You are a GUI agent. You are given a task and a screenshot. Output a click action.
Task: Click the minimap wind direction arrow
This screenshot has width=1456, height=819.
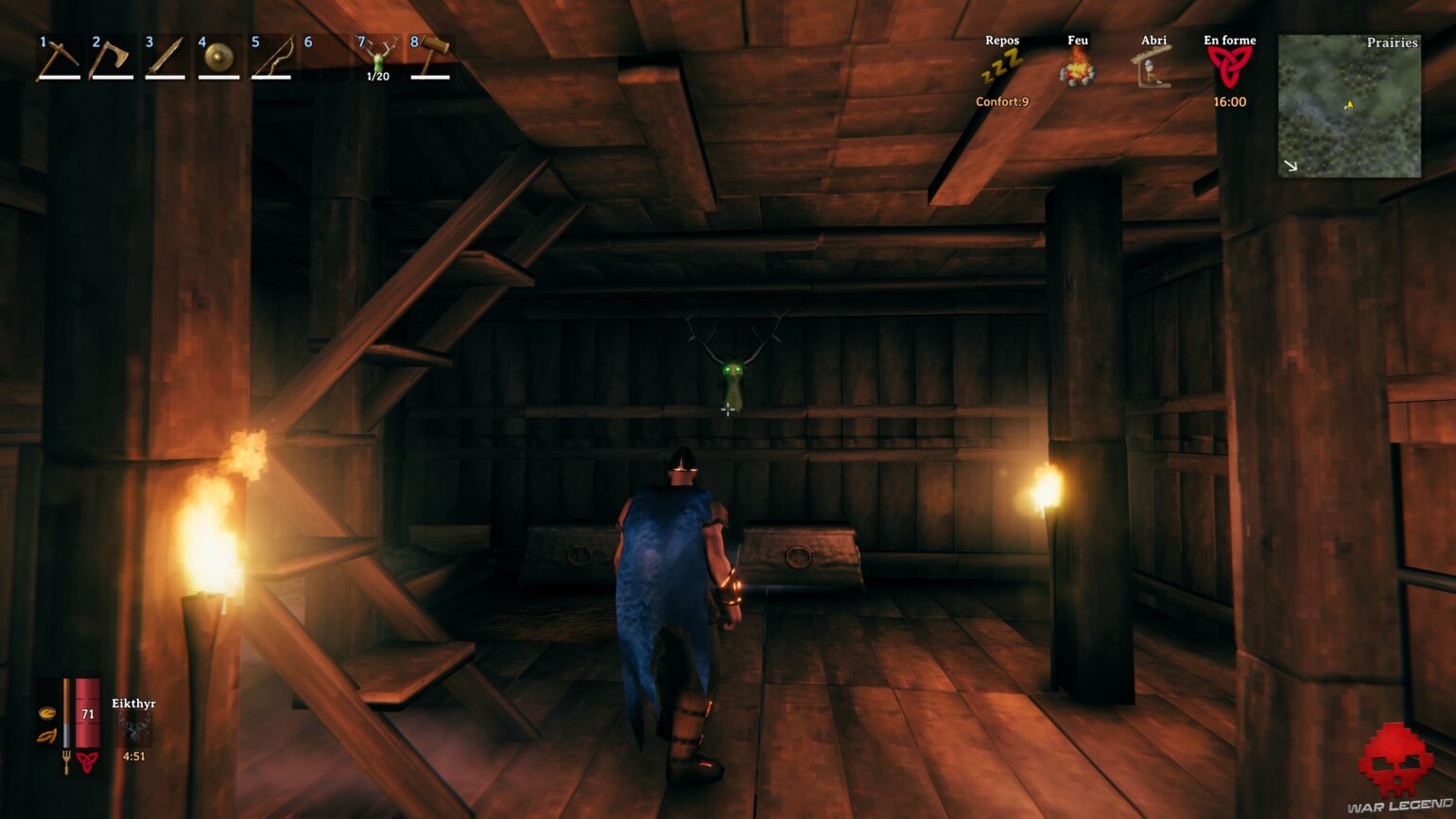pyautogui.click(x=1290, y=166)
